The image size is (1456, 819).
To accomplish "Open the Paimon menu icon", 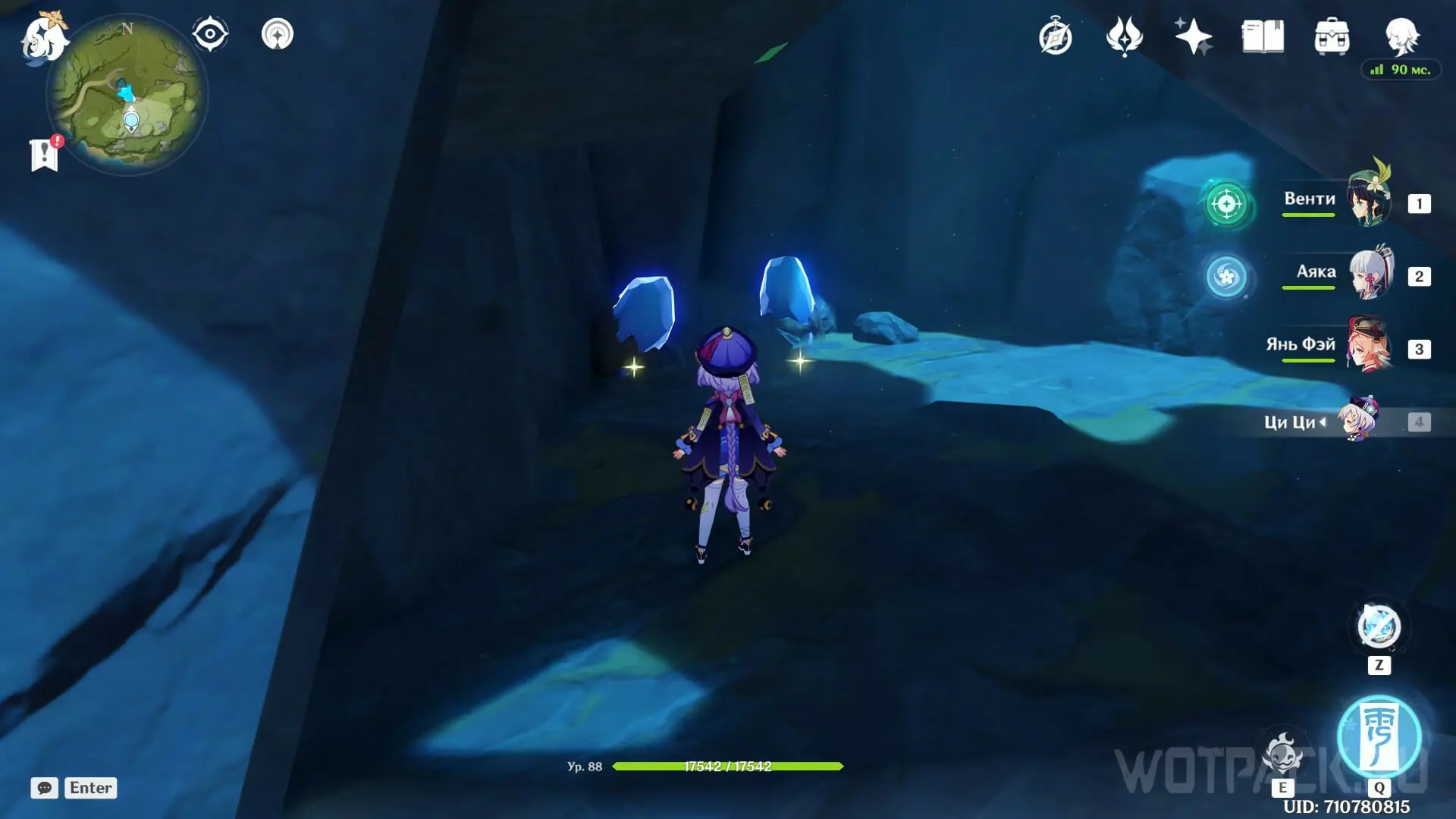I will pos(42,38).
